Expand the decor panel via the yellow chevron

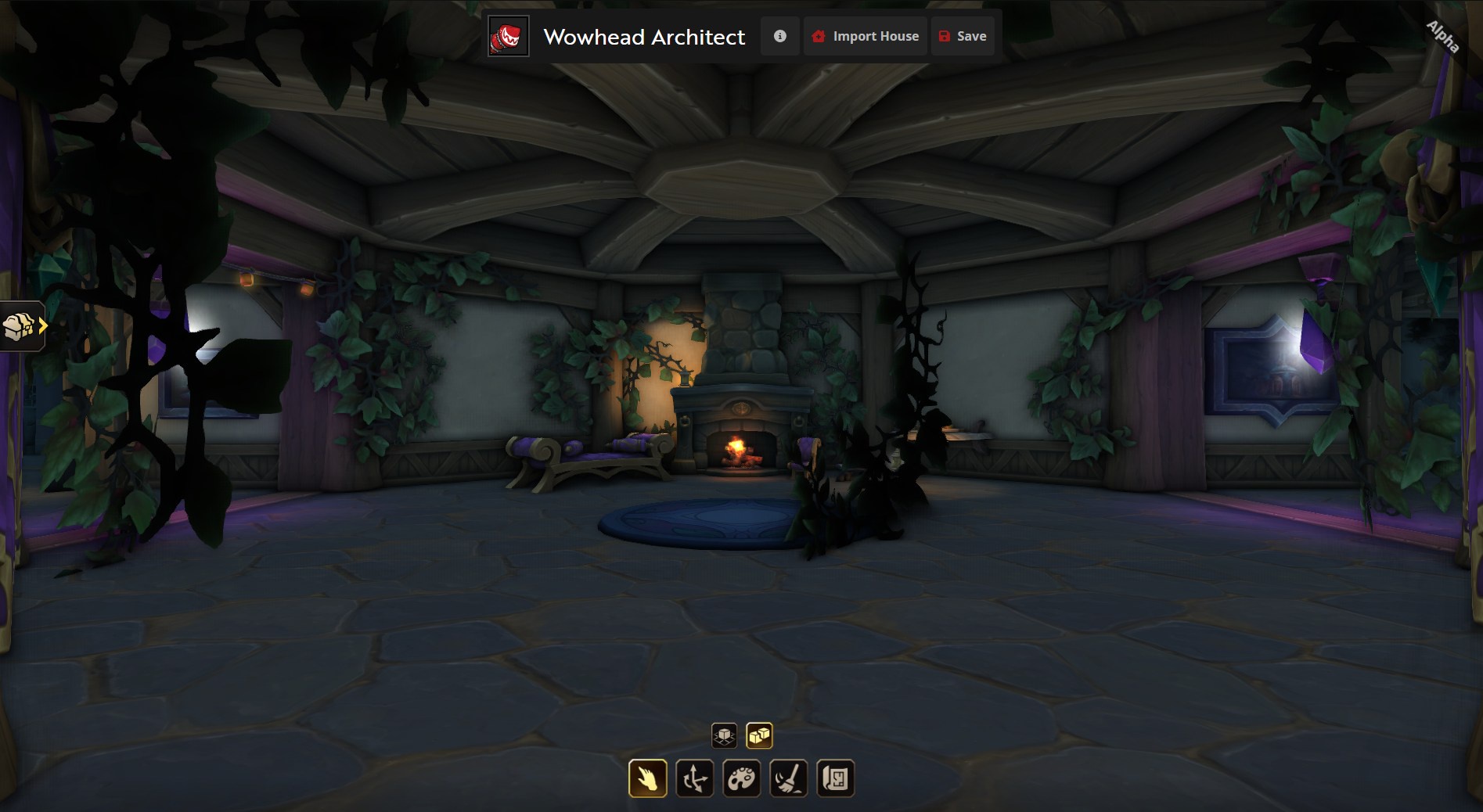(x=43, y=326)
